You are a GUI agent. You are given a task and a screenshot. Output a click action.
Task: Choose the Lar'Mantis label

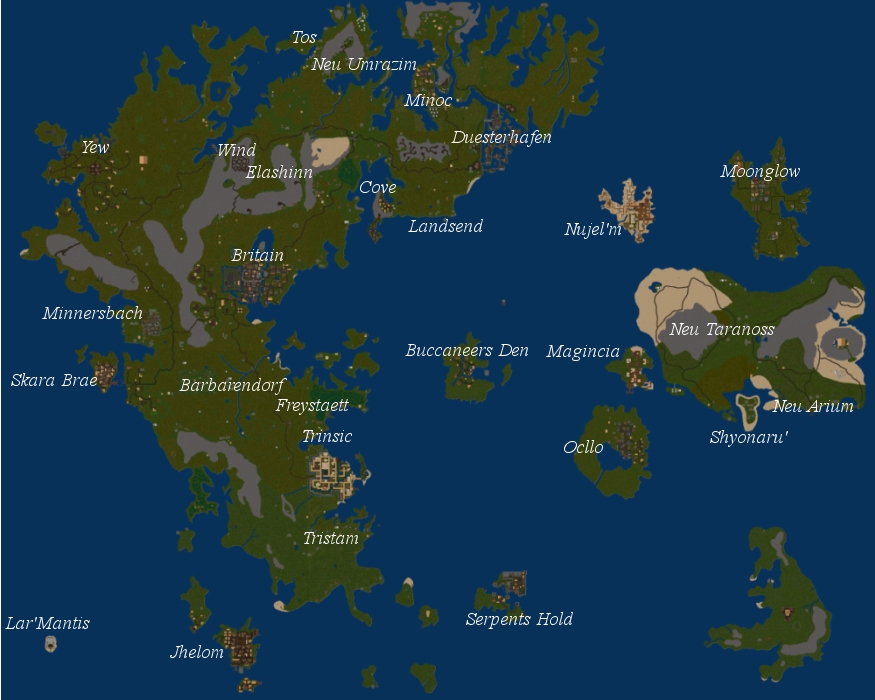pyautogui.click(x=48, y=624)
